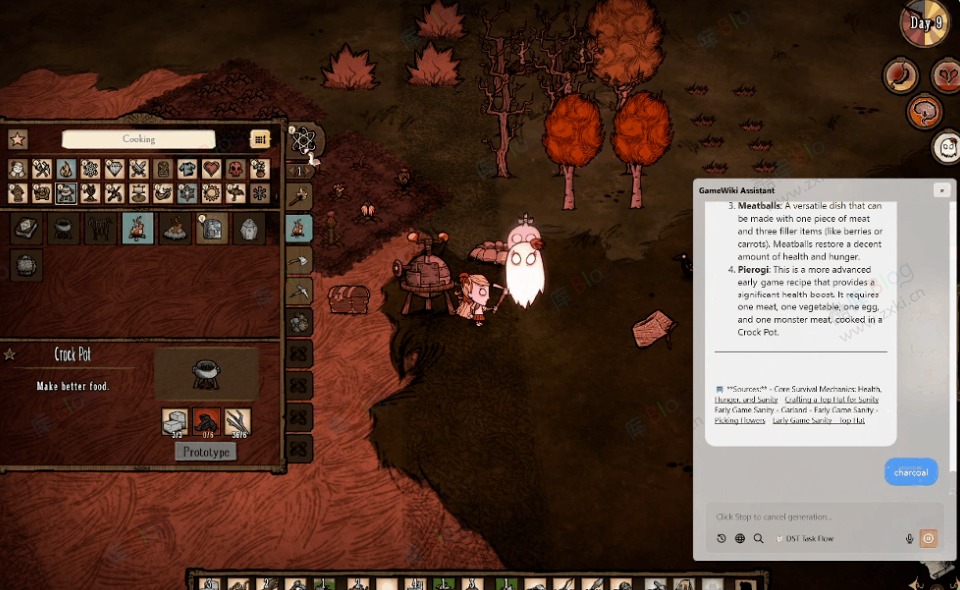Select the heart crafting filter
This screenshot has height=590, width=960.
[211, 169]
